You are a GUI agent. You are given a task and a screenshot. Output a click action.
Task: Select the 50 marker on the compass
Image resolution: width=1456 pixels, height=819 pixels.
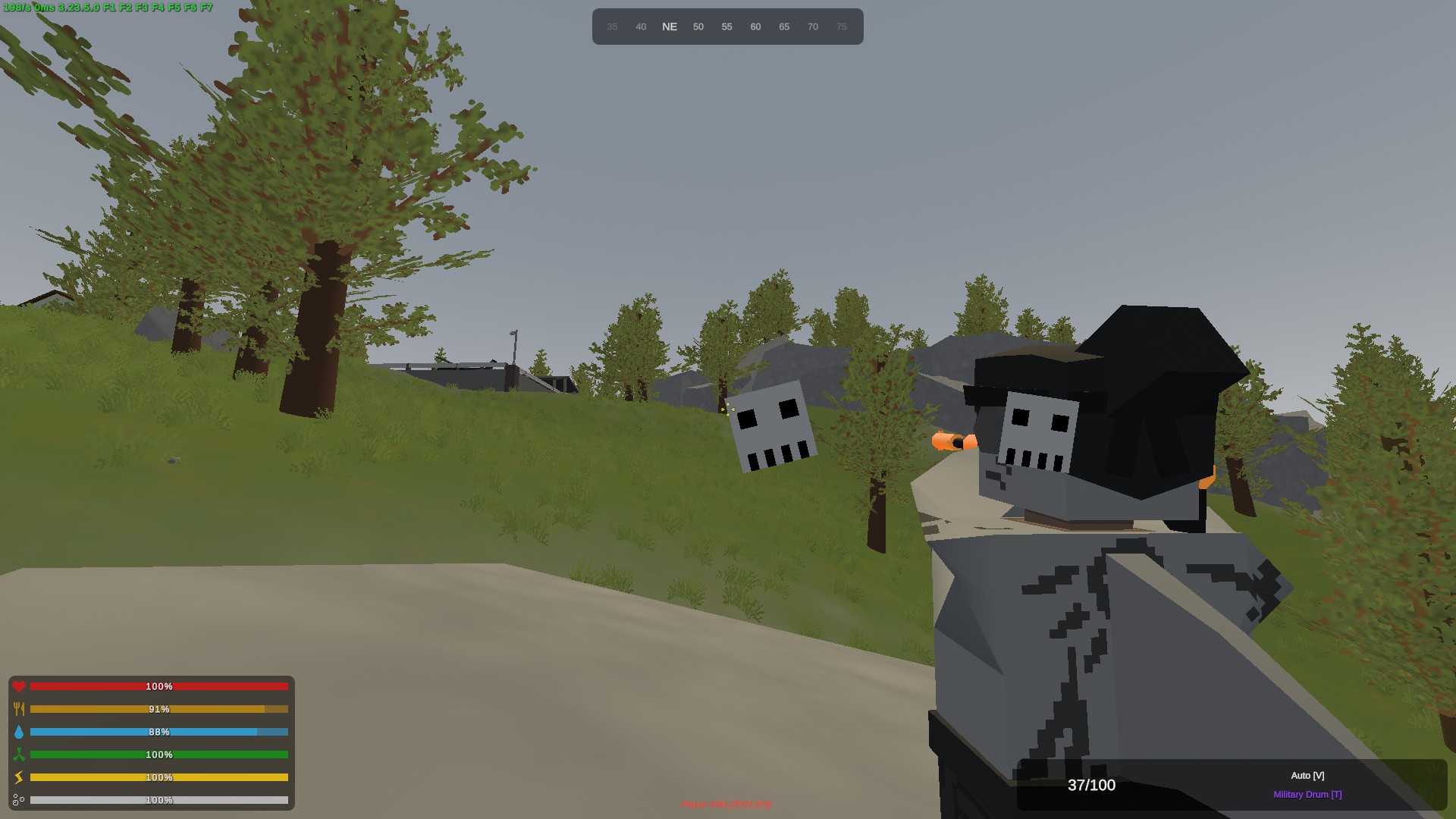[x=698, y=27]
